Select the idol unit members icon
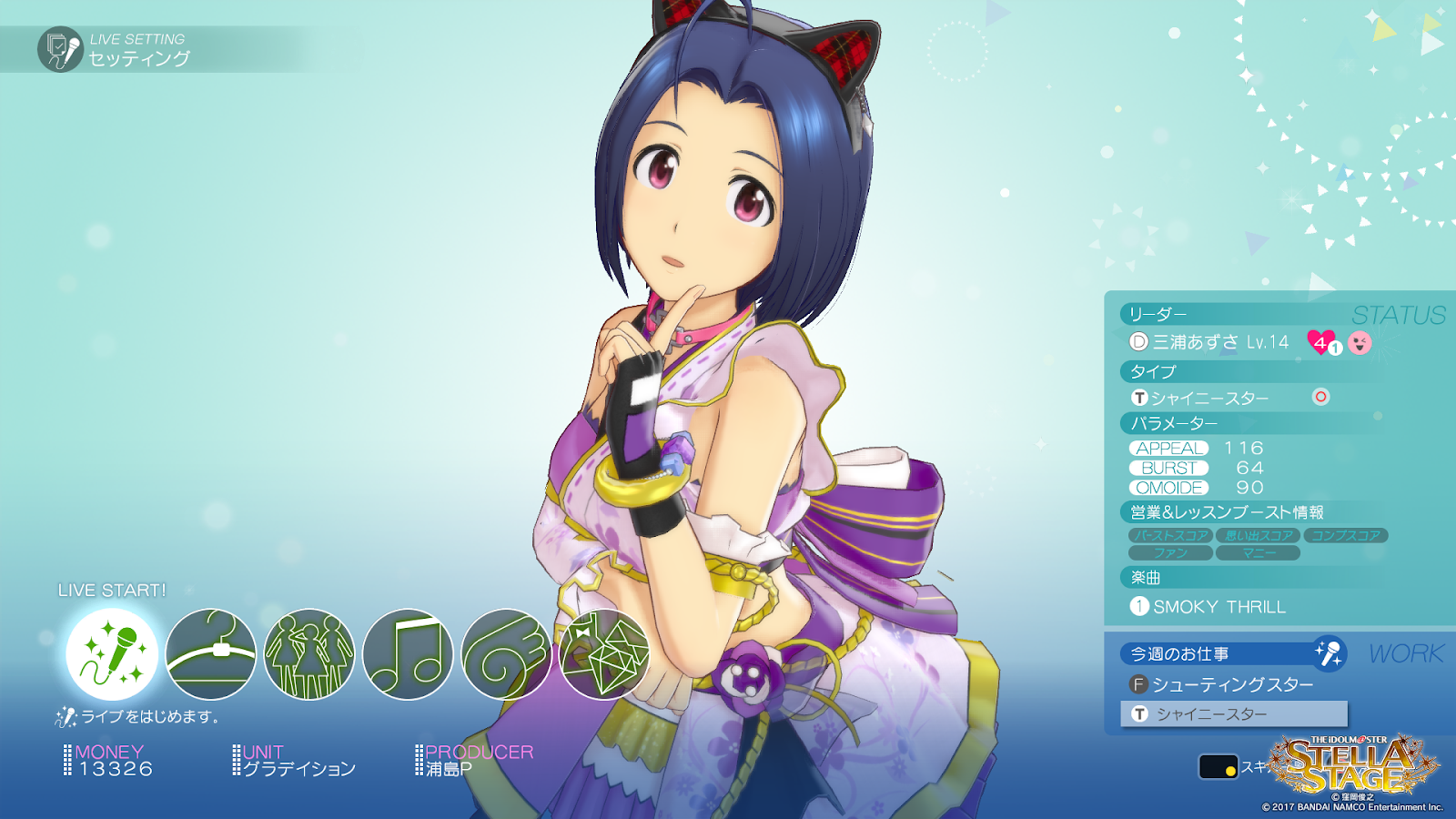Viewport: 1456px width, 819px height. 309,654
